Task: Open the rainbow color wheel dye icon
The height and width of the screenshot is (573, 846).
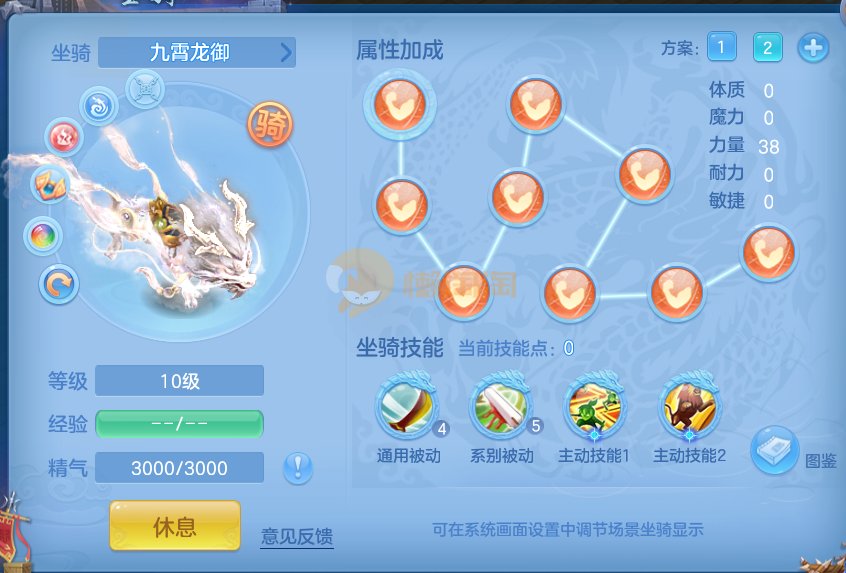Action: click(x=43, y=236)
